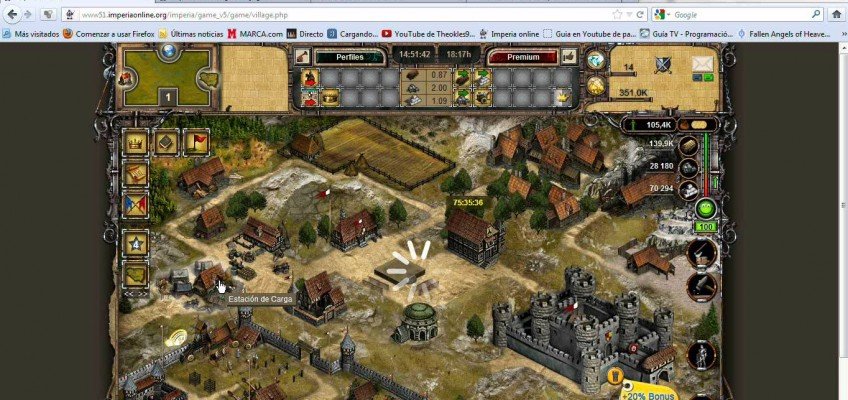Click the browser address bar

tap(350, 15)
